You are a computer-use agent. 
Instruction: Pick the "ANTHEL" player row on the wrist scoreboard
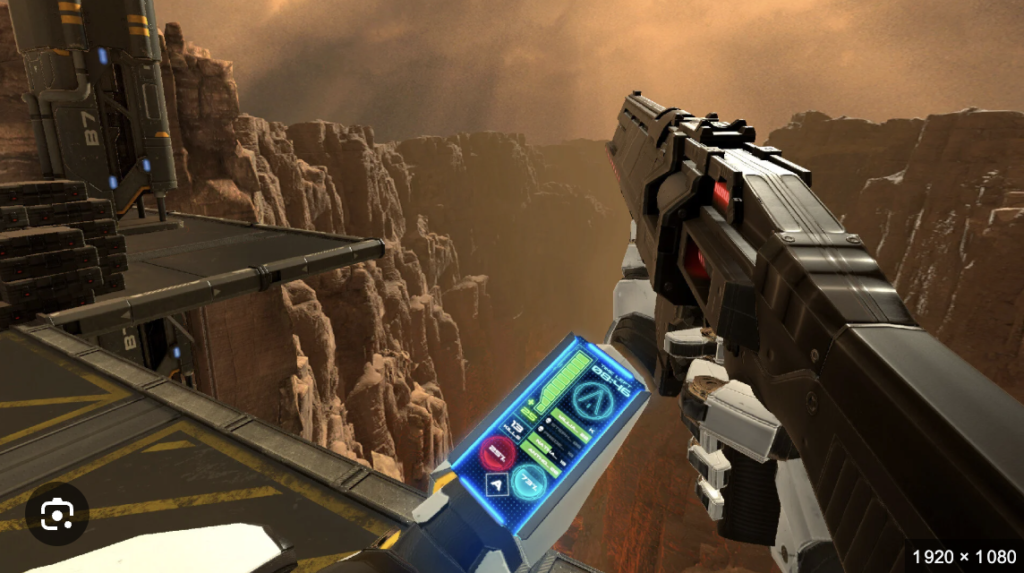tap(543, 461)
